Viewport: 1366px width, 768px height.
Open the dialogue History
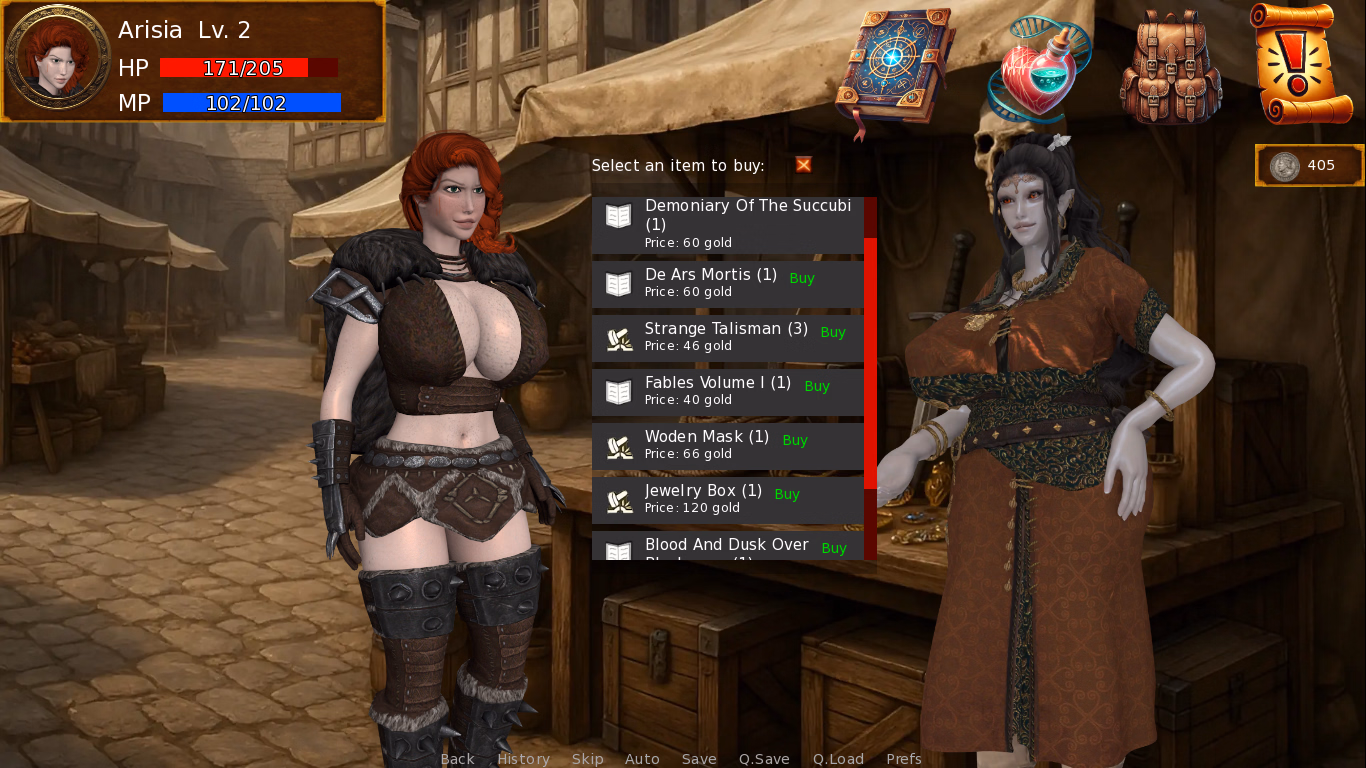(x=523, y=759)
